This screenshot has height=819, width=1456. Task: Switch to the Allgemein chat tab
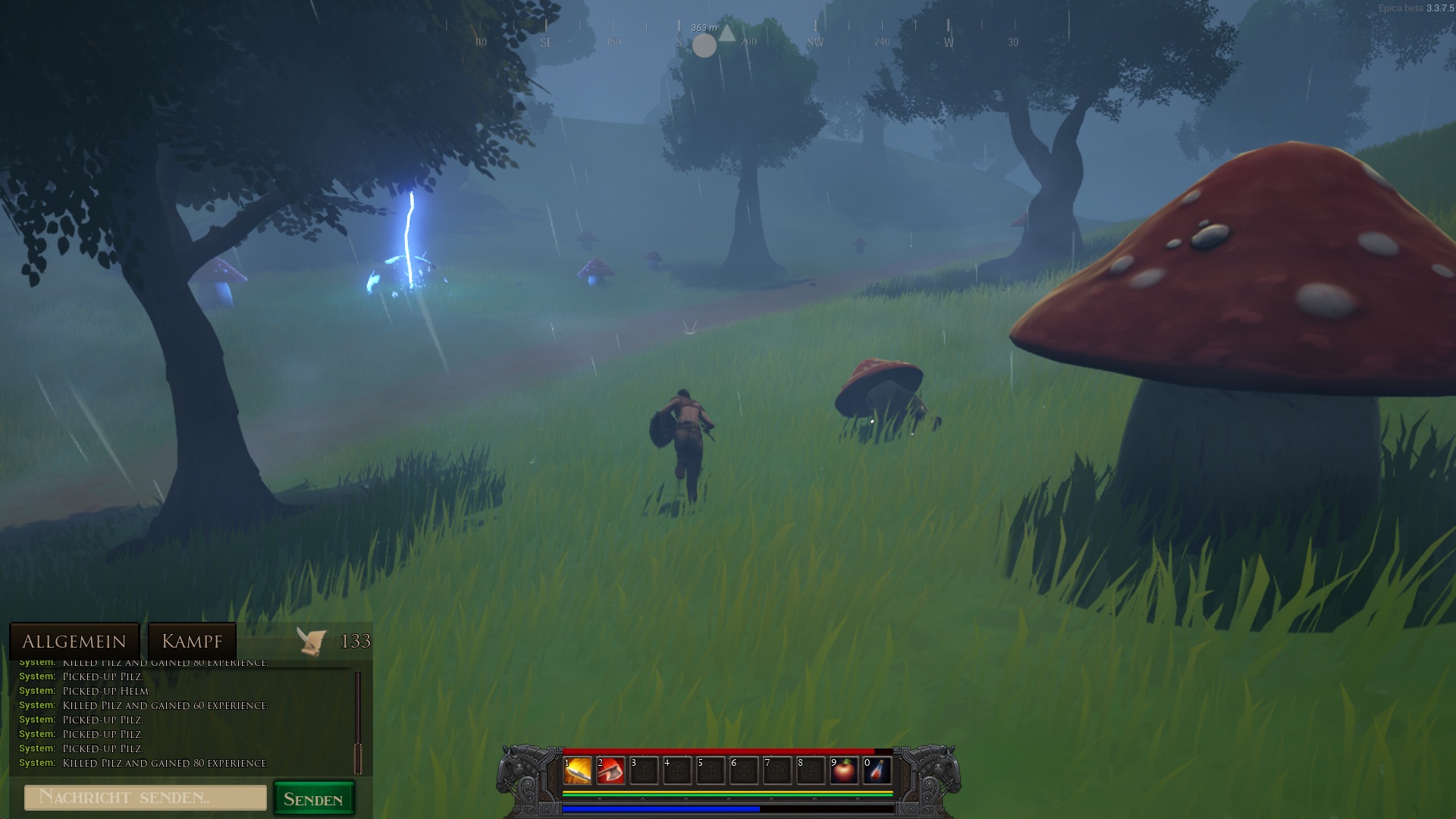74,642
